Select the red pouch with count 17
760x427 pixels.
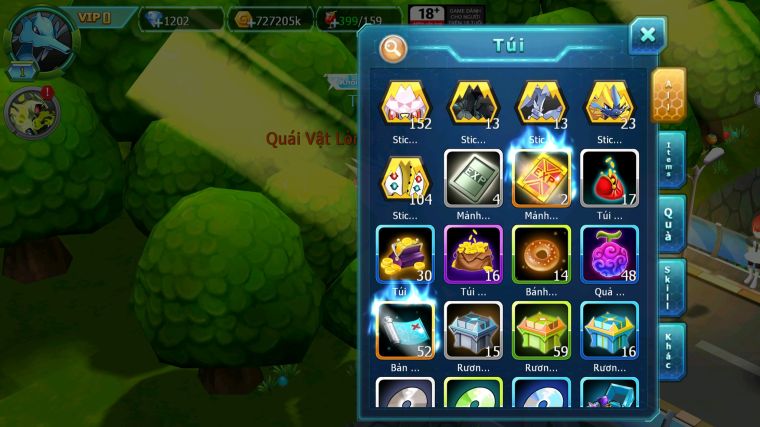[x=609, y=179]
